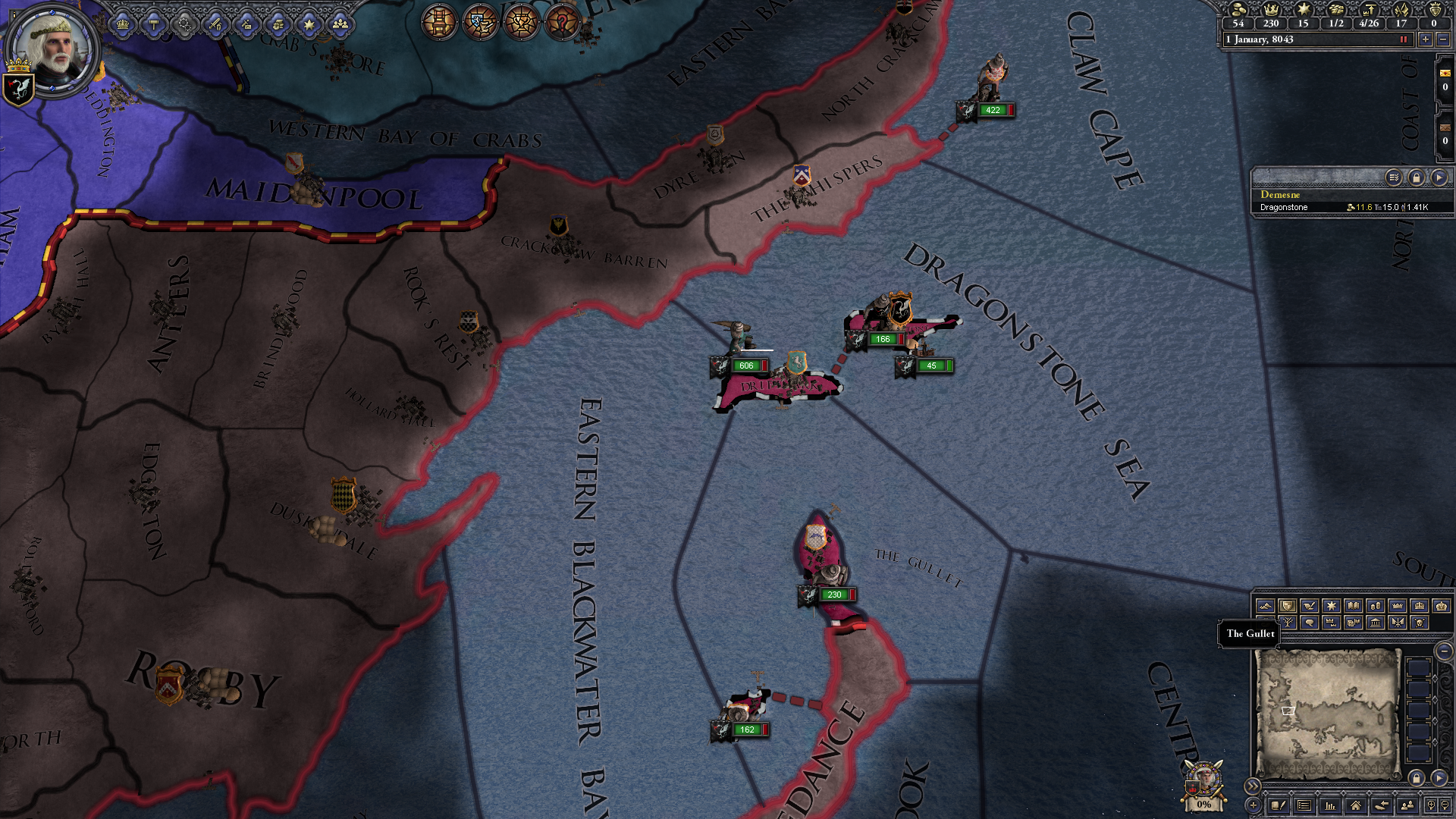Image resolution: width=1456 pixels, height=819 pixels.
Task: Toggle the message alert envelope in sidebar
Action: pyautogui.click(x=1444, y=74)
